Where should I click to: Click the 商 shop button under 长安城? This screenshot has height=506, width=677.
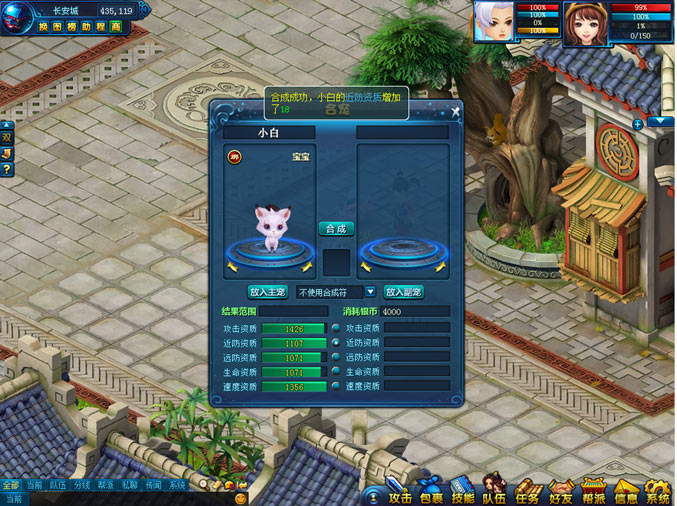116,26
